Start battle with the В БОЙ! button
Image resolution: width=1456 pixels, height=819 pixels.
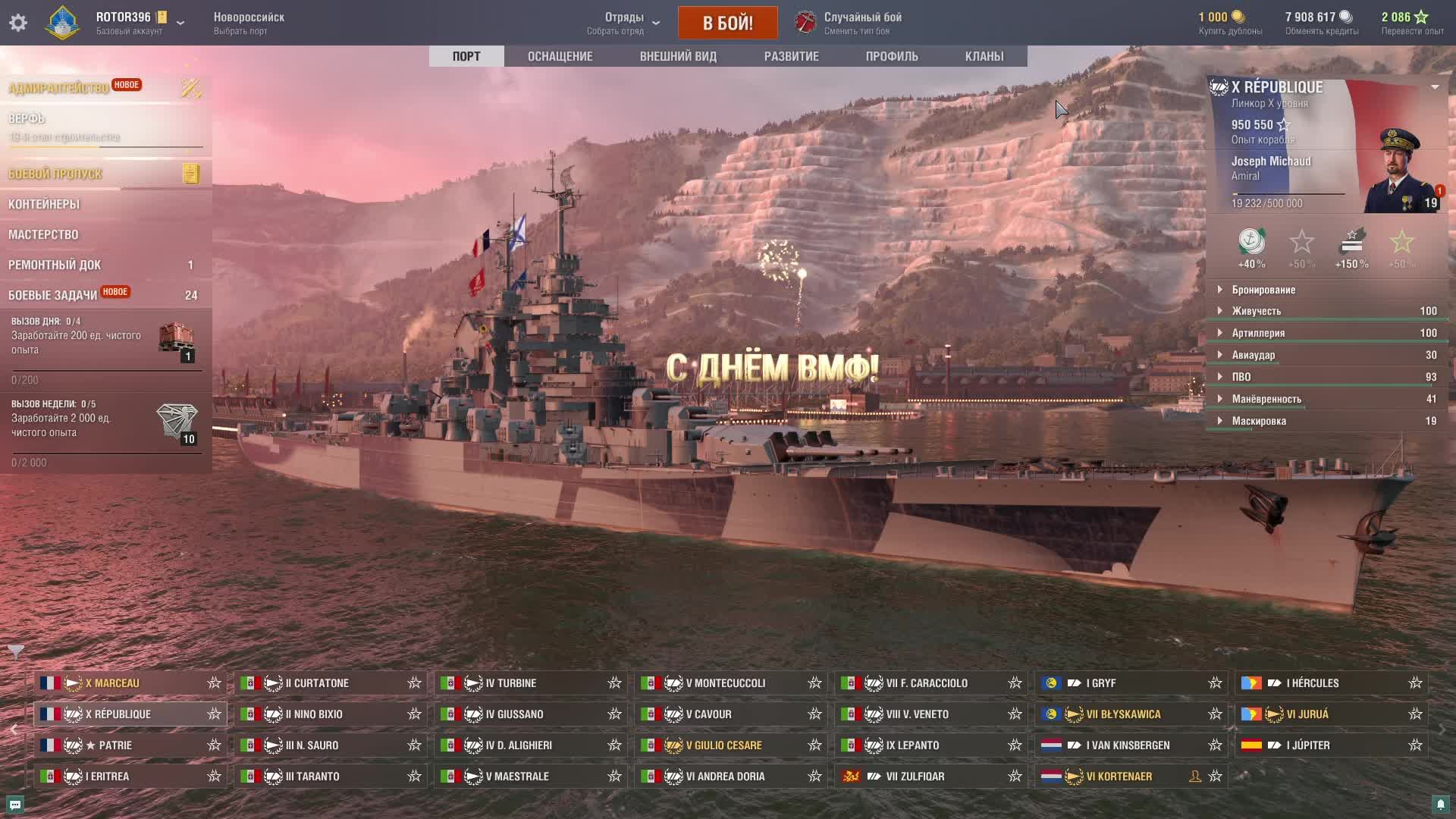click(x=727, y=23)
